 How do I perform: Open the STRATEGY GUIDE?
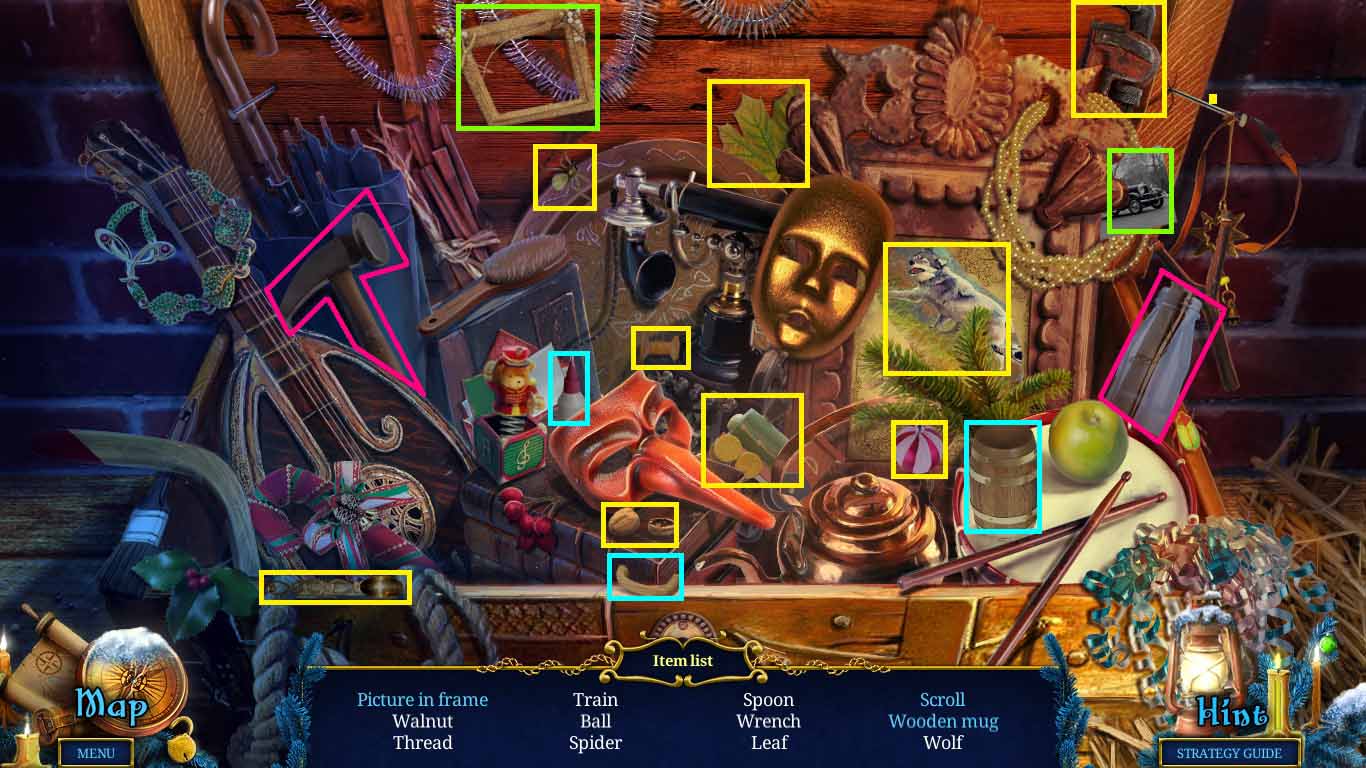(1229, 753)
